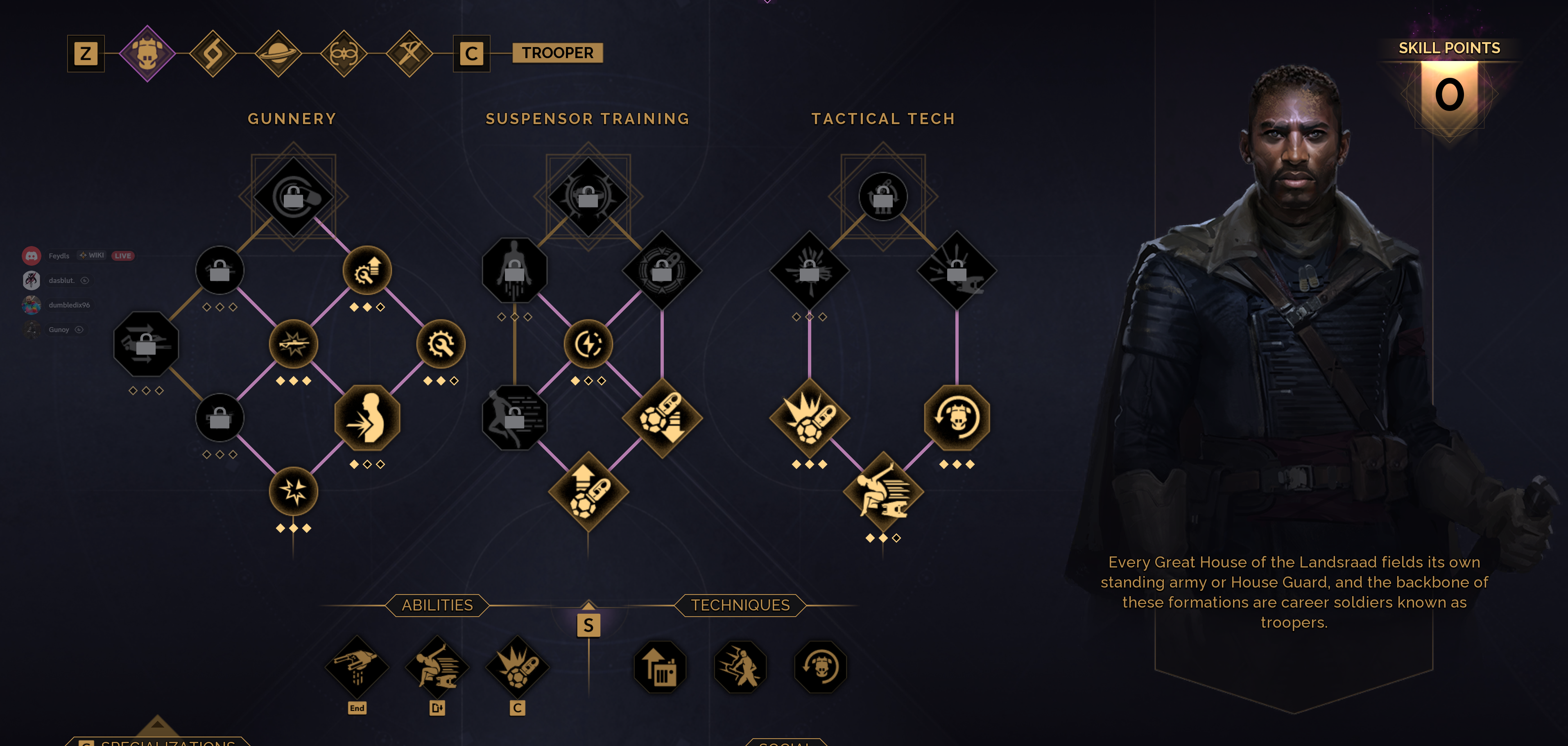The width and height of the screenshot is (1568, 746).
Task: Select the grenade ability bound to C
Action: tap(517, 667)
